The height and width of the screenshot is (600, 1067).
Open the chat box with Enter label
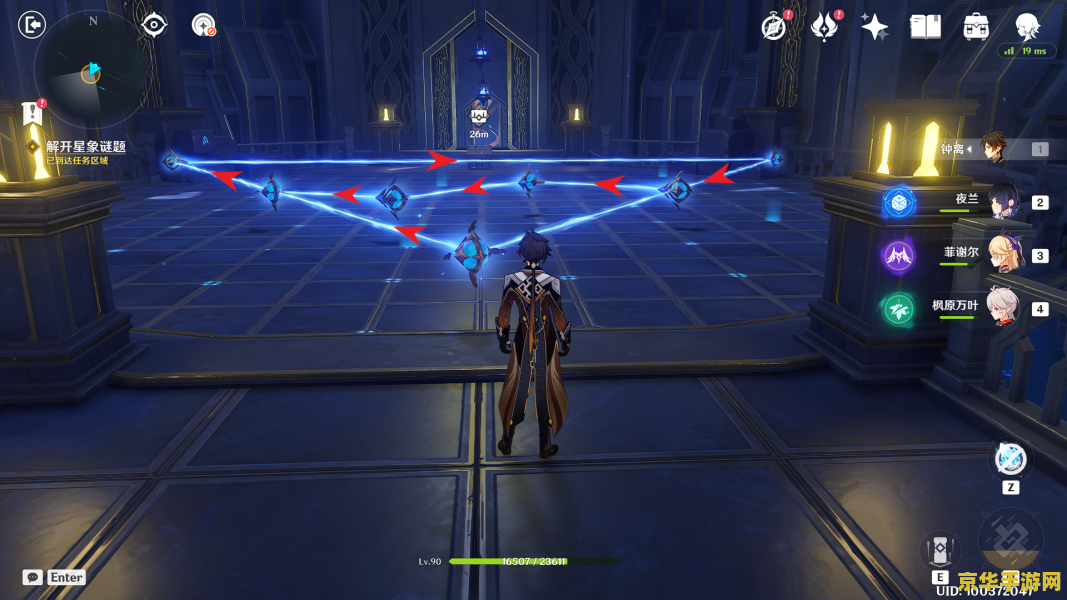(x=54, y=577)
